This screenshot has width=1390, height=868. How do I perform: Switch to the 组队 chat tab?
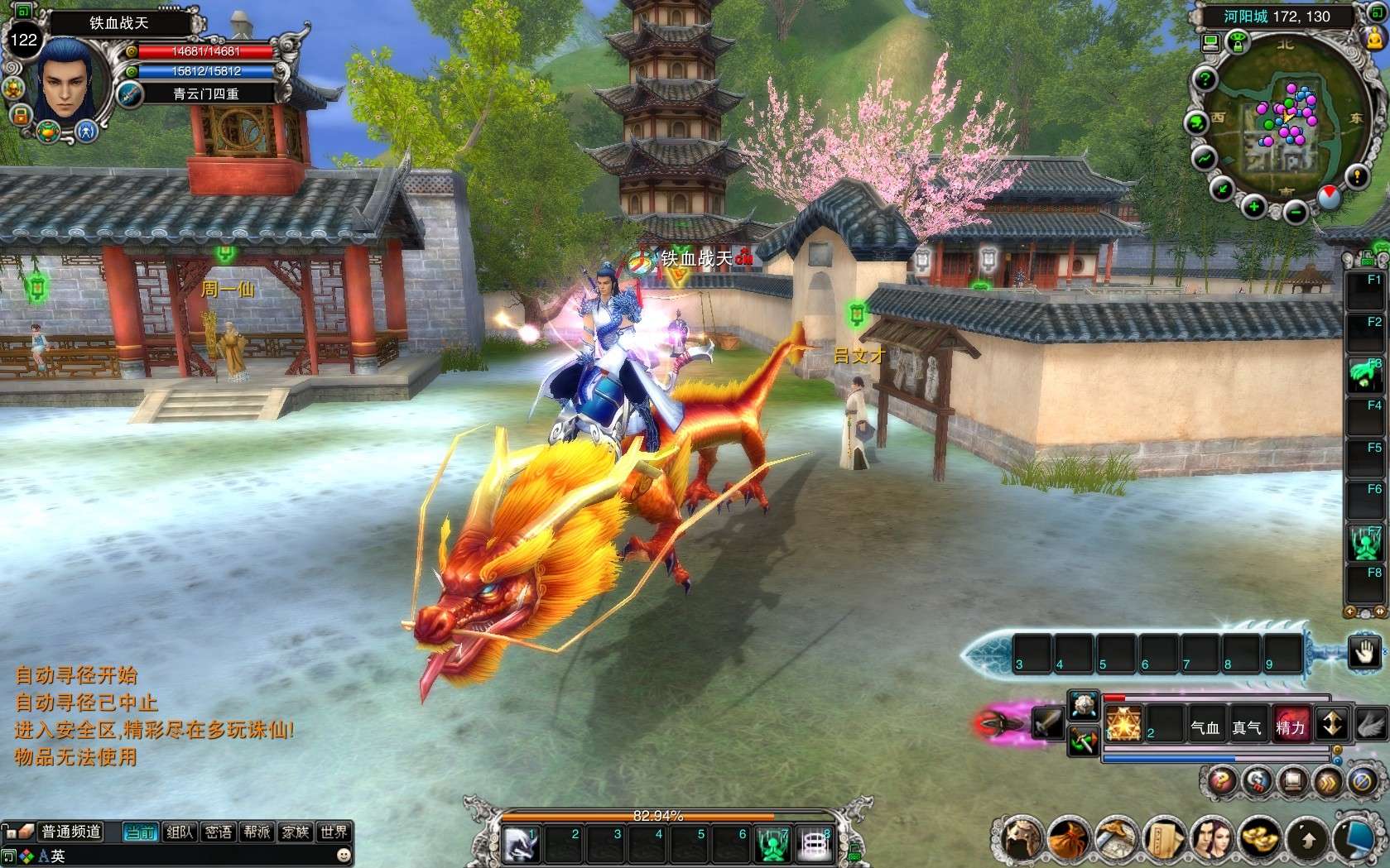pos(179,832)
